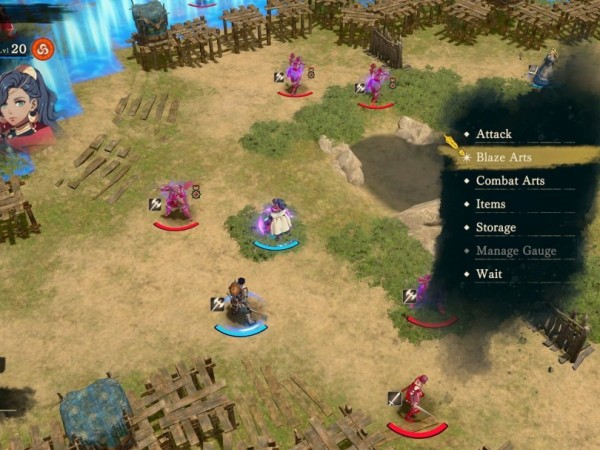Select Attack from the action menu
The height and width of the screenshot is (450, 600).
tap(493, 134)
